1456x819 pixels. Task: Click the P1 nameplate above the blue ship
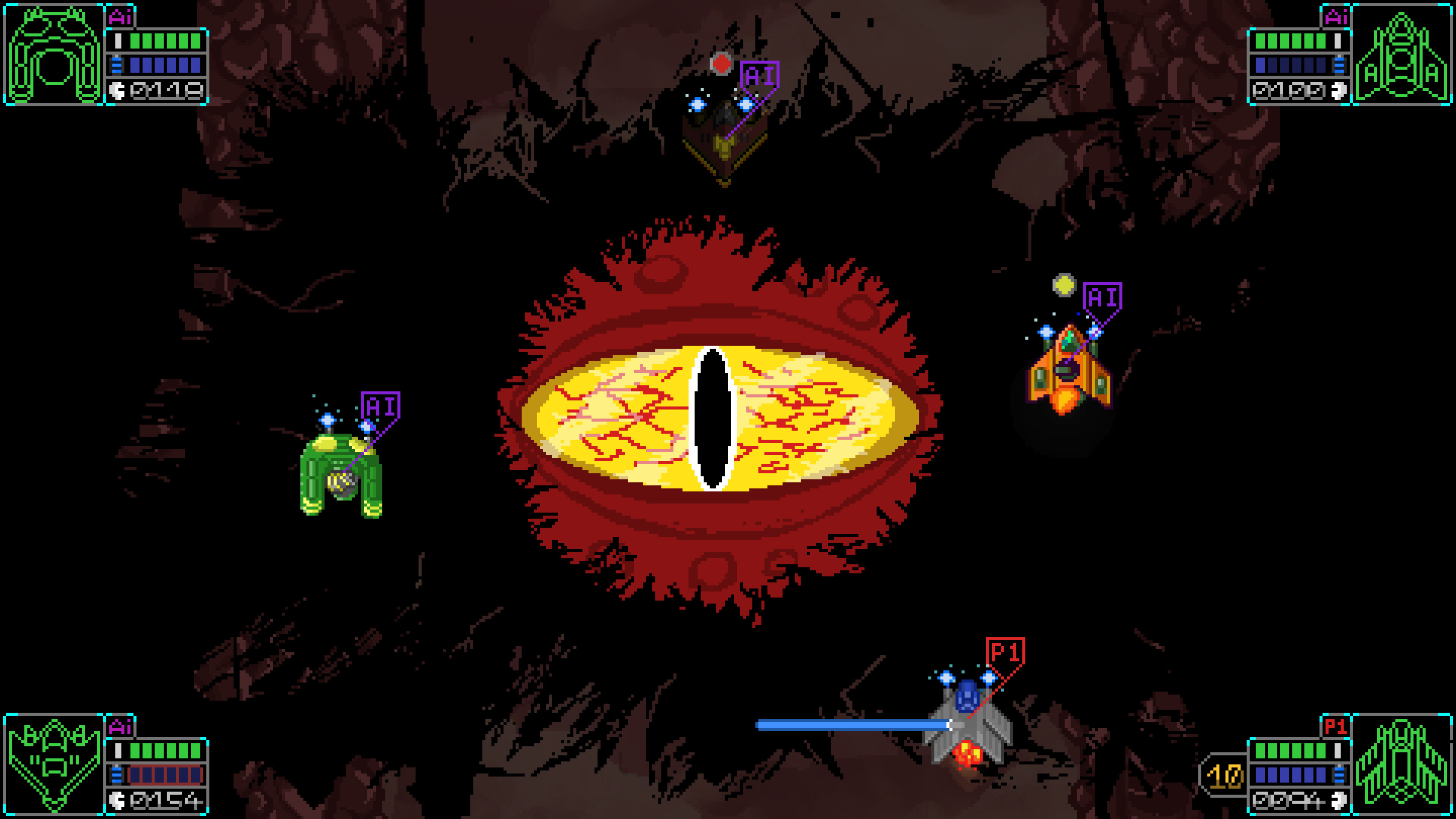[x=1006, y=652]
